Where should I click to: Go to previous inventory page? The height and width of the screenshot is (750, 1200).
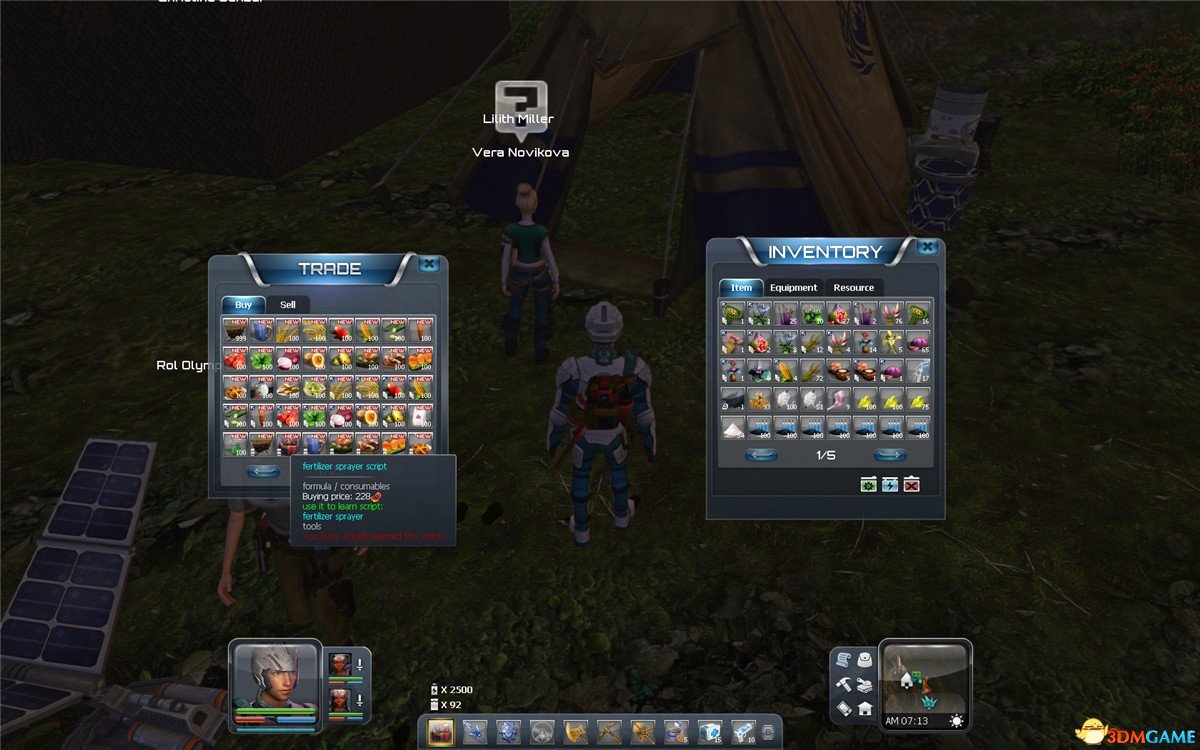pos(762,455)
